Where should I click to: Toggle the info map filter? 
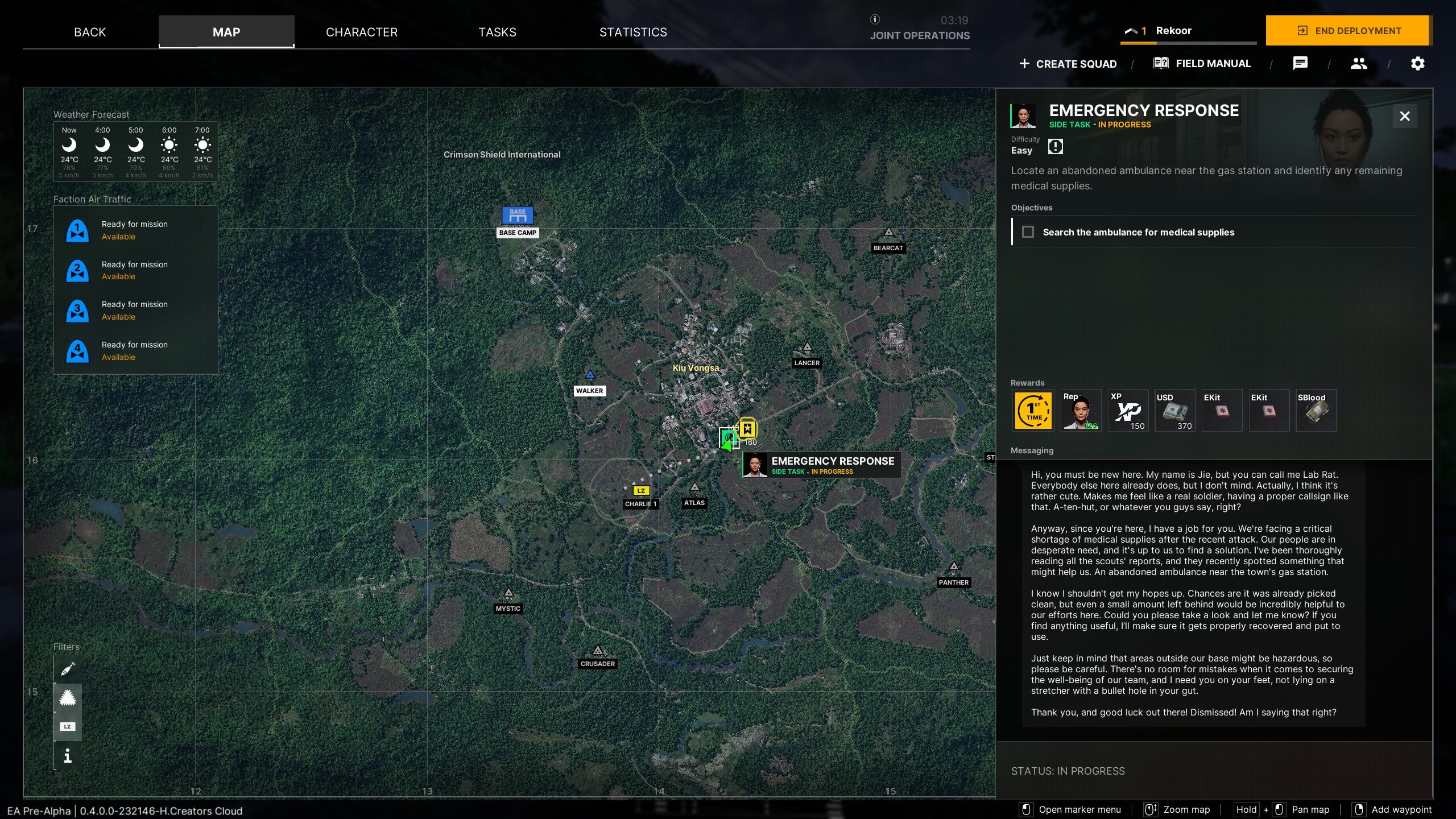[67, 756]
